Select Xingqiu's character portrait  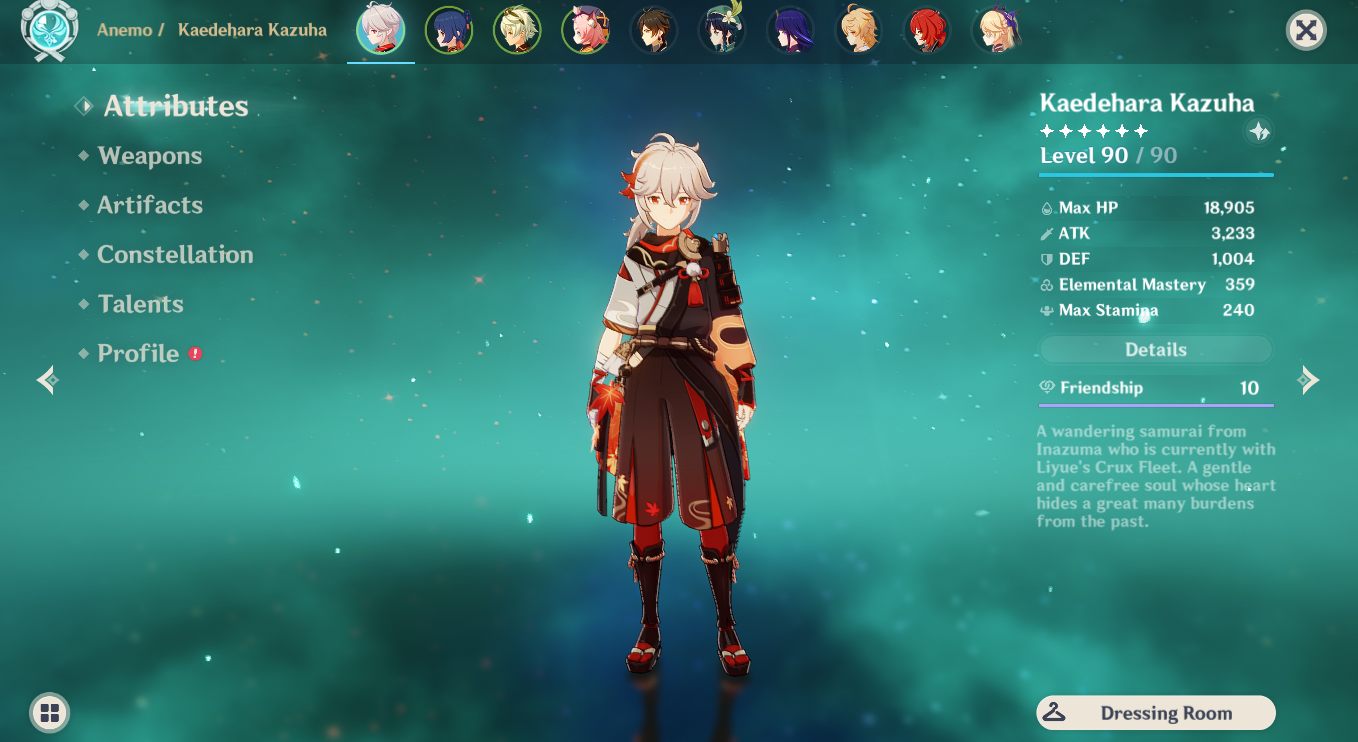pyautogui.click(x=449, y=30)
